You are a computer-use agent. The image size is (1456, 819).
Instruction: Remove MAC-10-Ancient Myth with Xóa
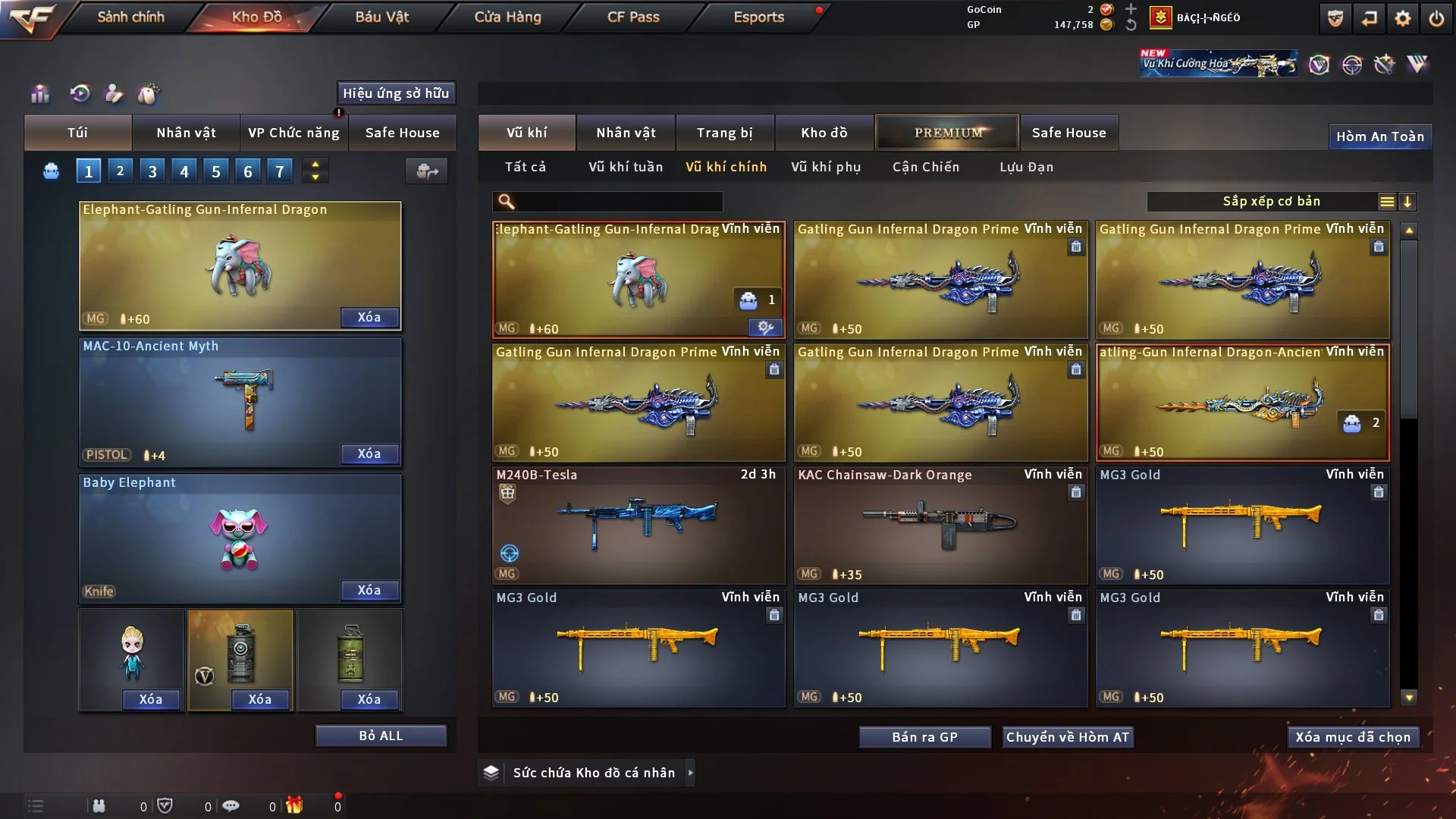pyautogui.click(x=369, y=453)
